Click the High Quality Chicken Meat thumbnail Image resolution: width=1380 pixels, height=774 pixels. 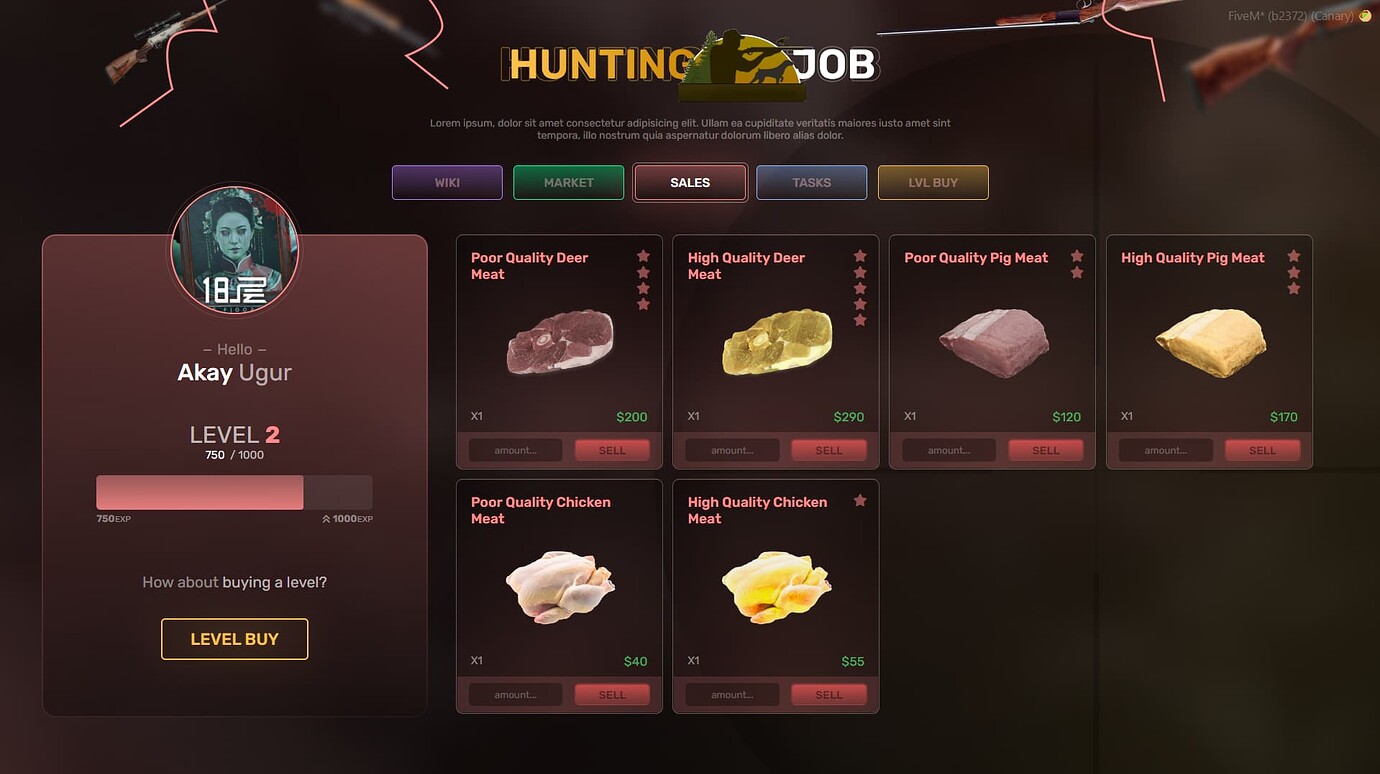click(x=776, y=586)
